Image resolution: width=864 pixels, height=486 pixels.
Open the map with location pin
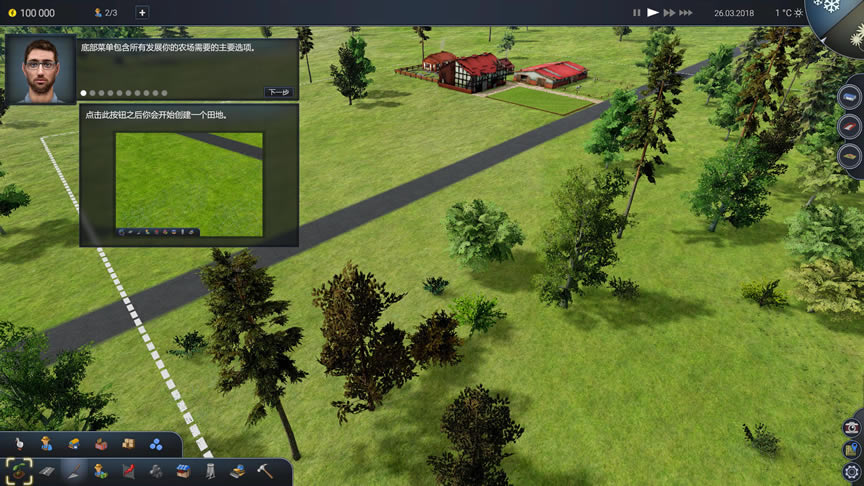point(852,449)
